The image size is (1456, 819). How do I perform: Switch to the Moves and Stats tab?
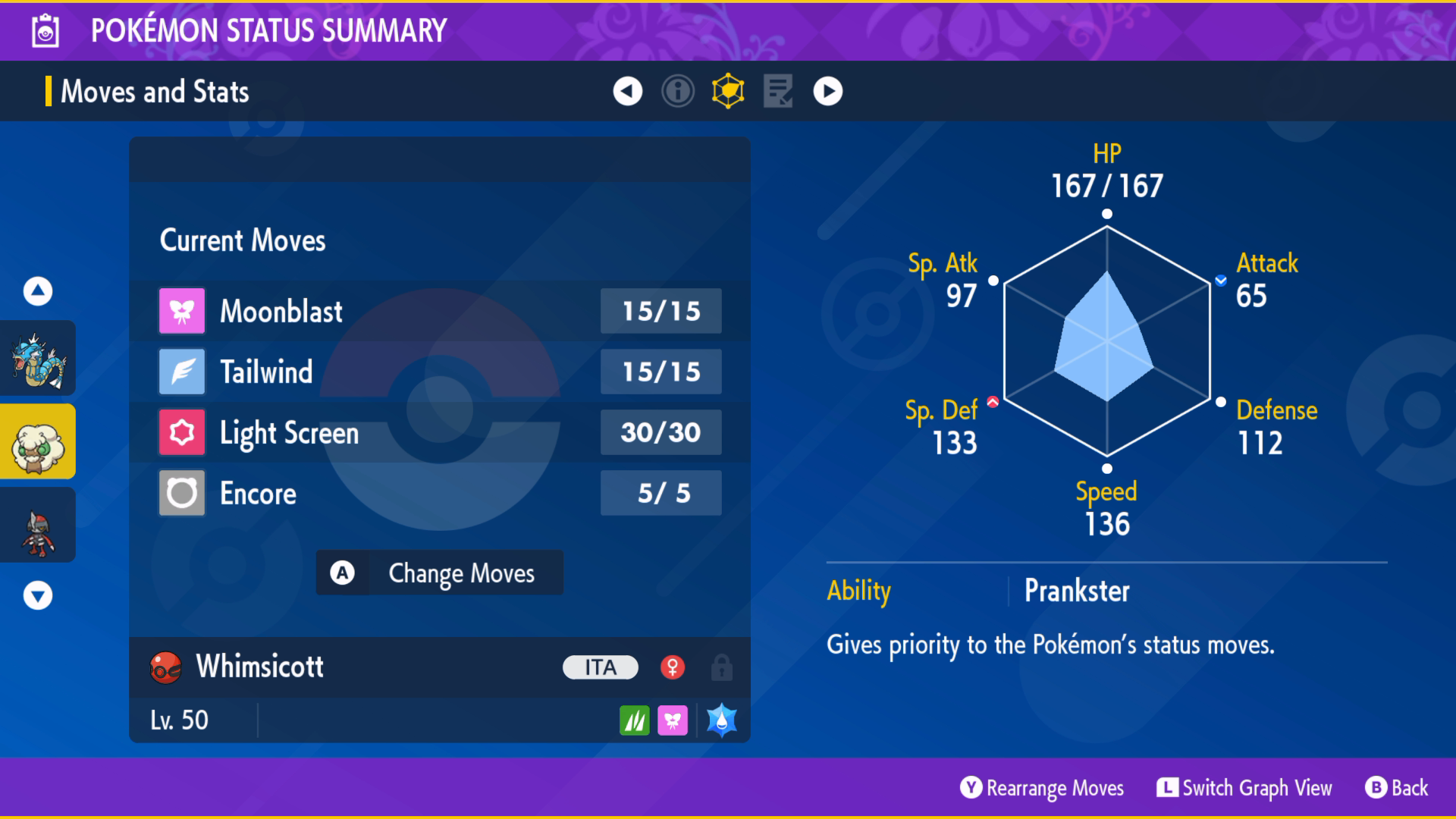(x=155, y=91)
